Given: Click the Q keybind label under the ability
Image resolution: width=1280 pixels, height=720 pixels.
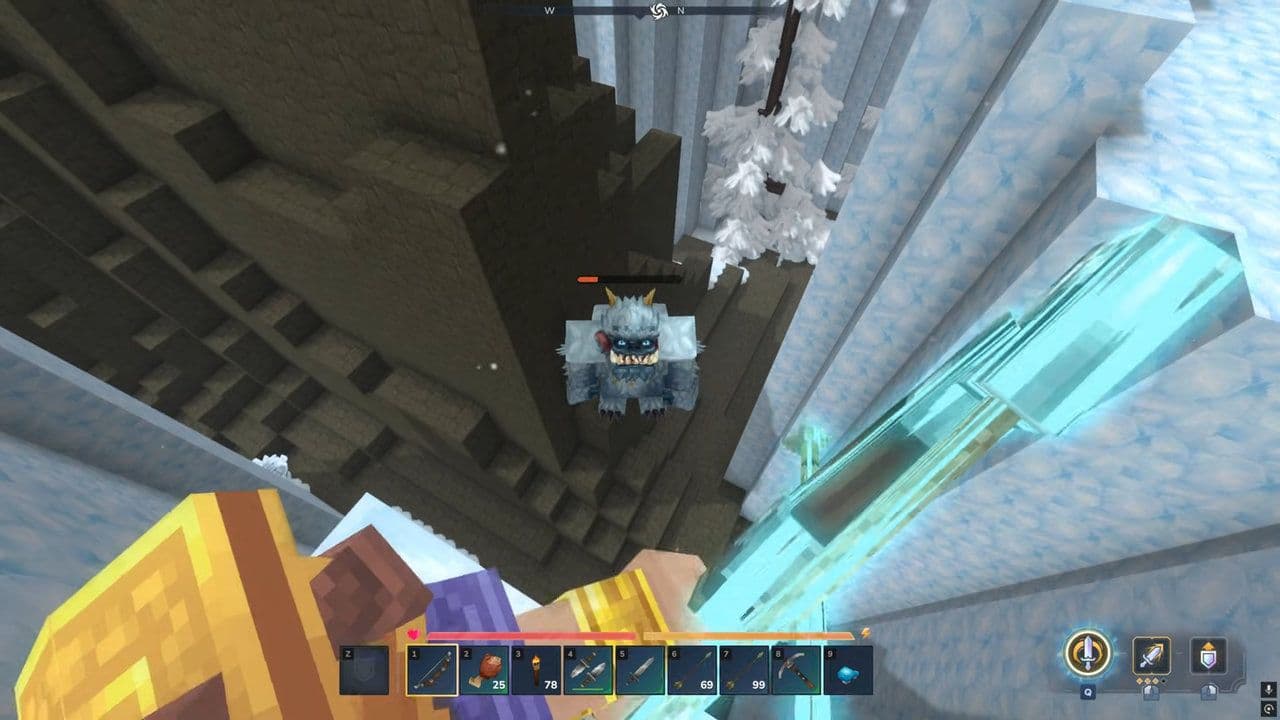Looking at the screenshot, I should pos(1087,693).
